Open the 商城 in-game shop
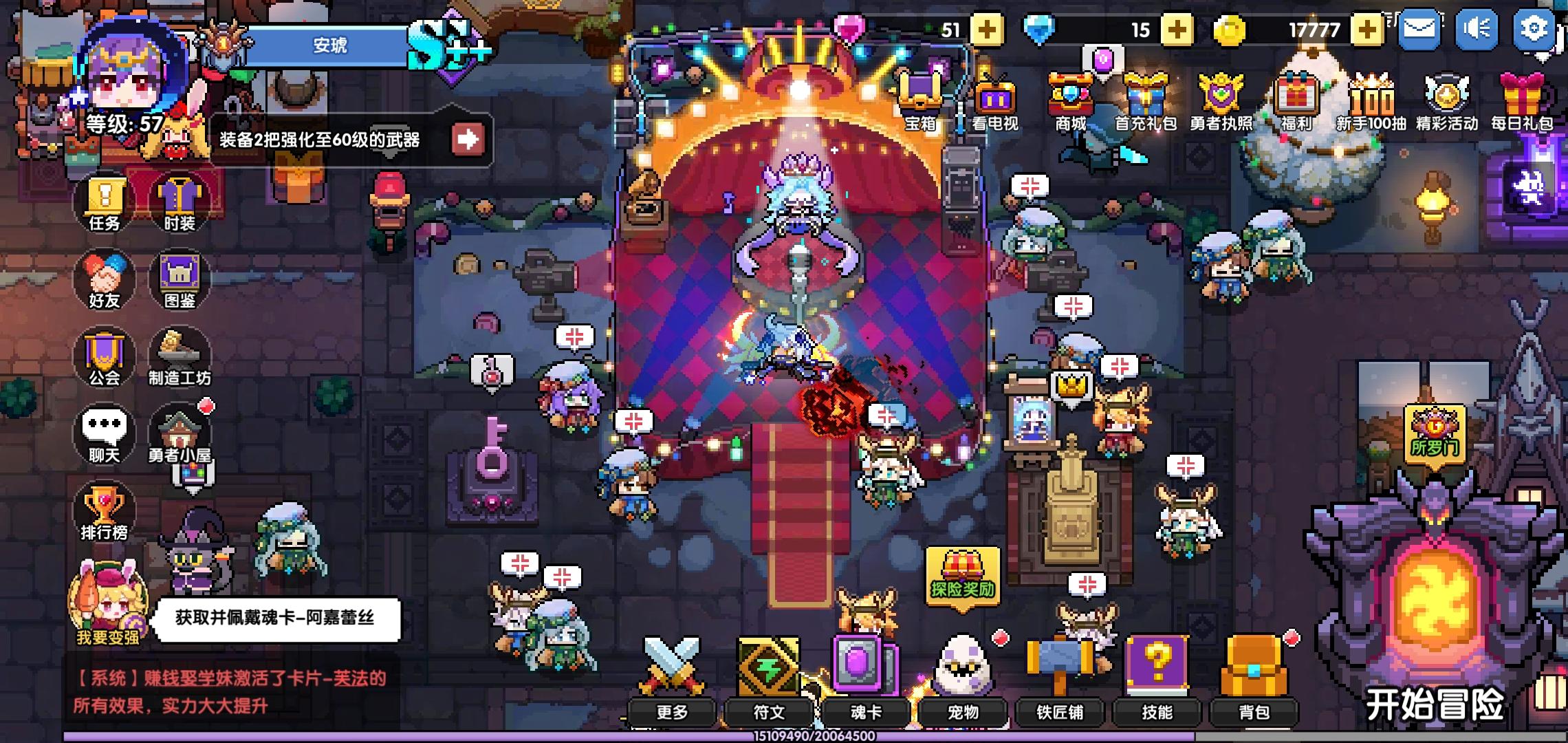1568x743 pixels. [1070, 96]
